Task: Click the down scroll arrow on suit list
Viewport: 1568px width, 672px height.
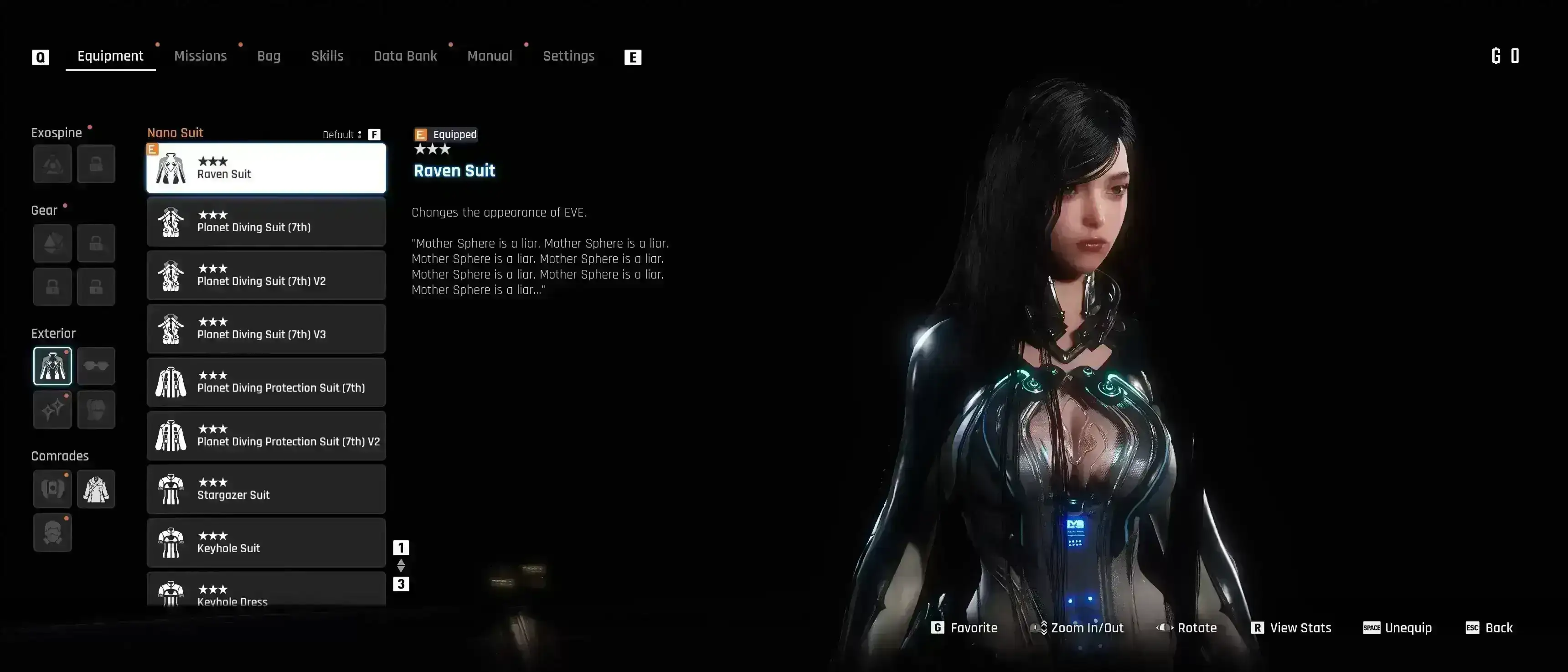Action: click(x=401, y=570)
